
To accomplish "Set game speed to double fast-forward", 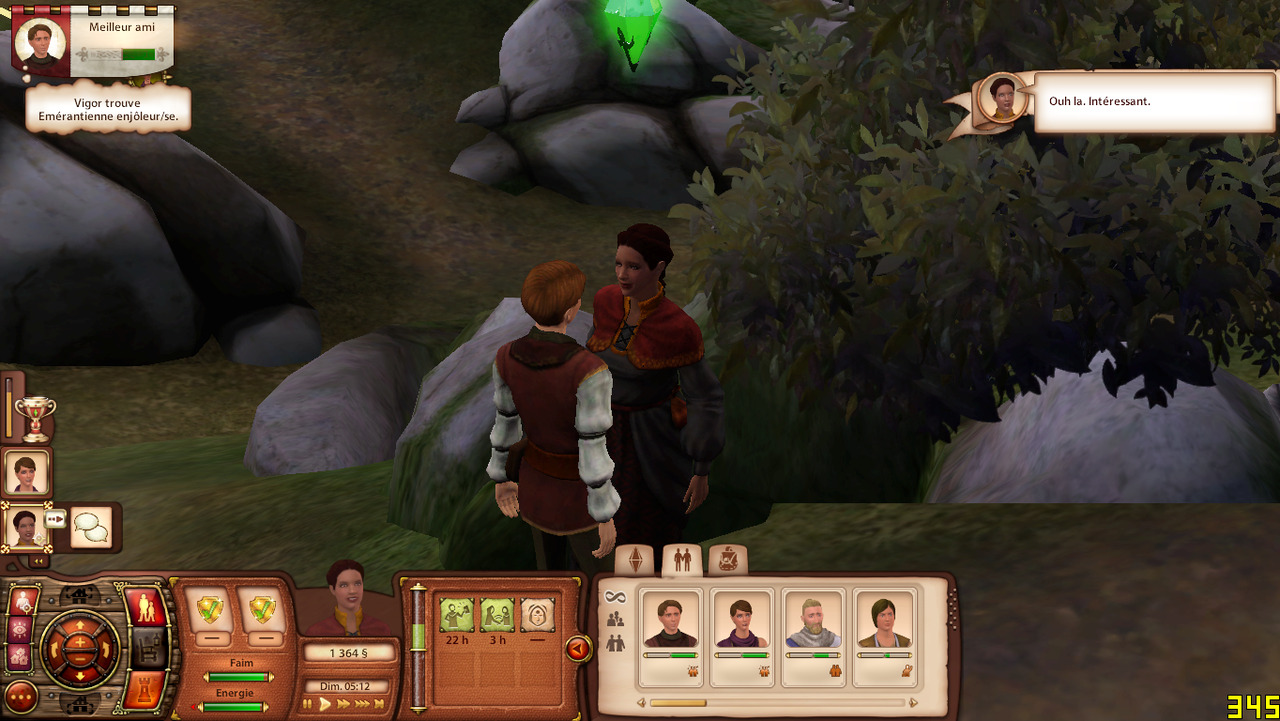I will tap(343, 704).
